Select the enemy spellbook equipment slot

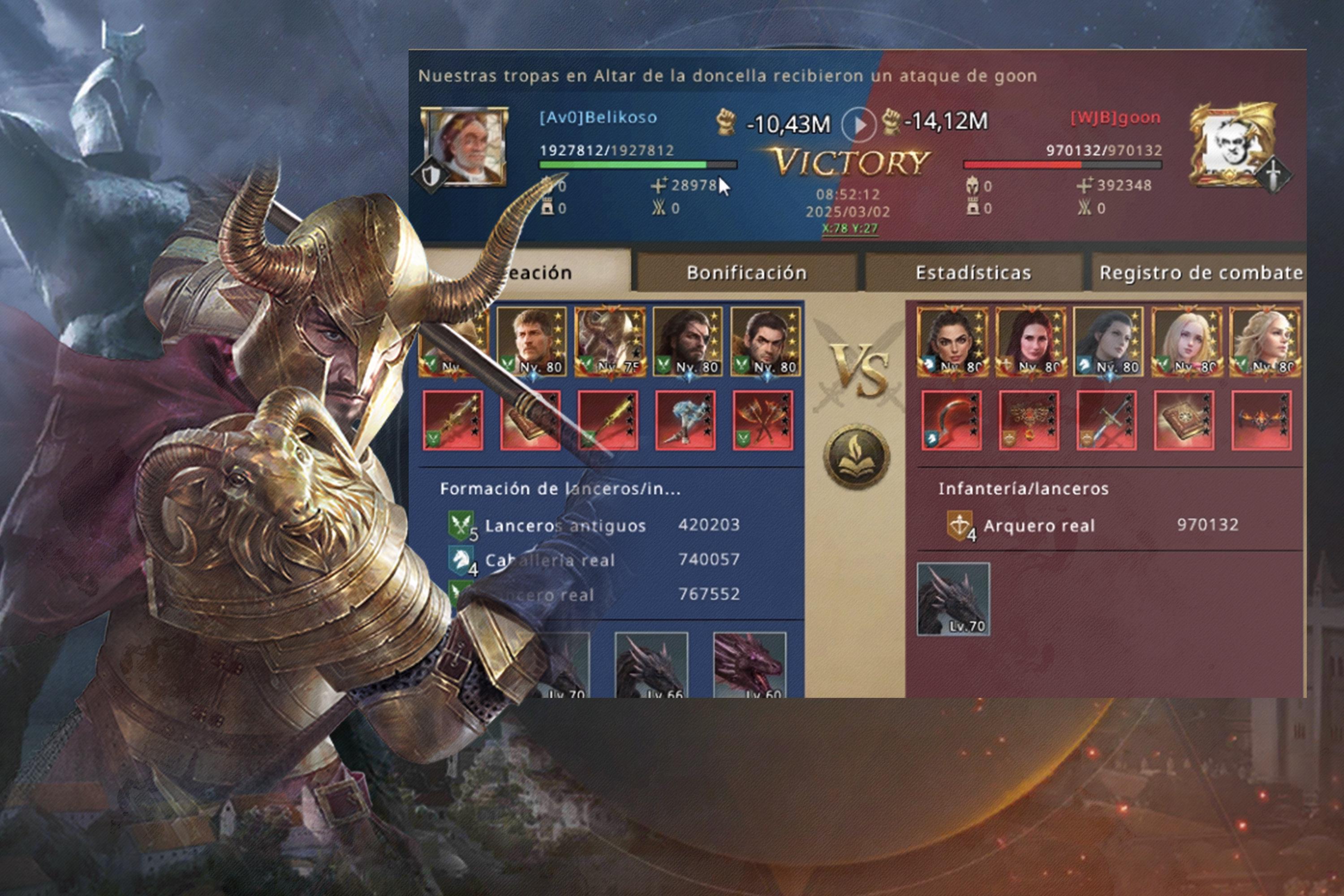(1184, 421)
